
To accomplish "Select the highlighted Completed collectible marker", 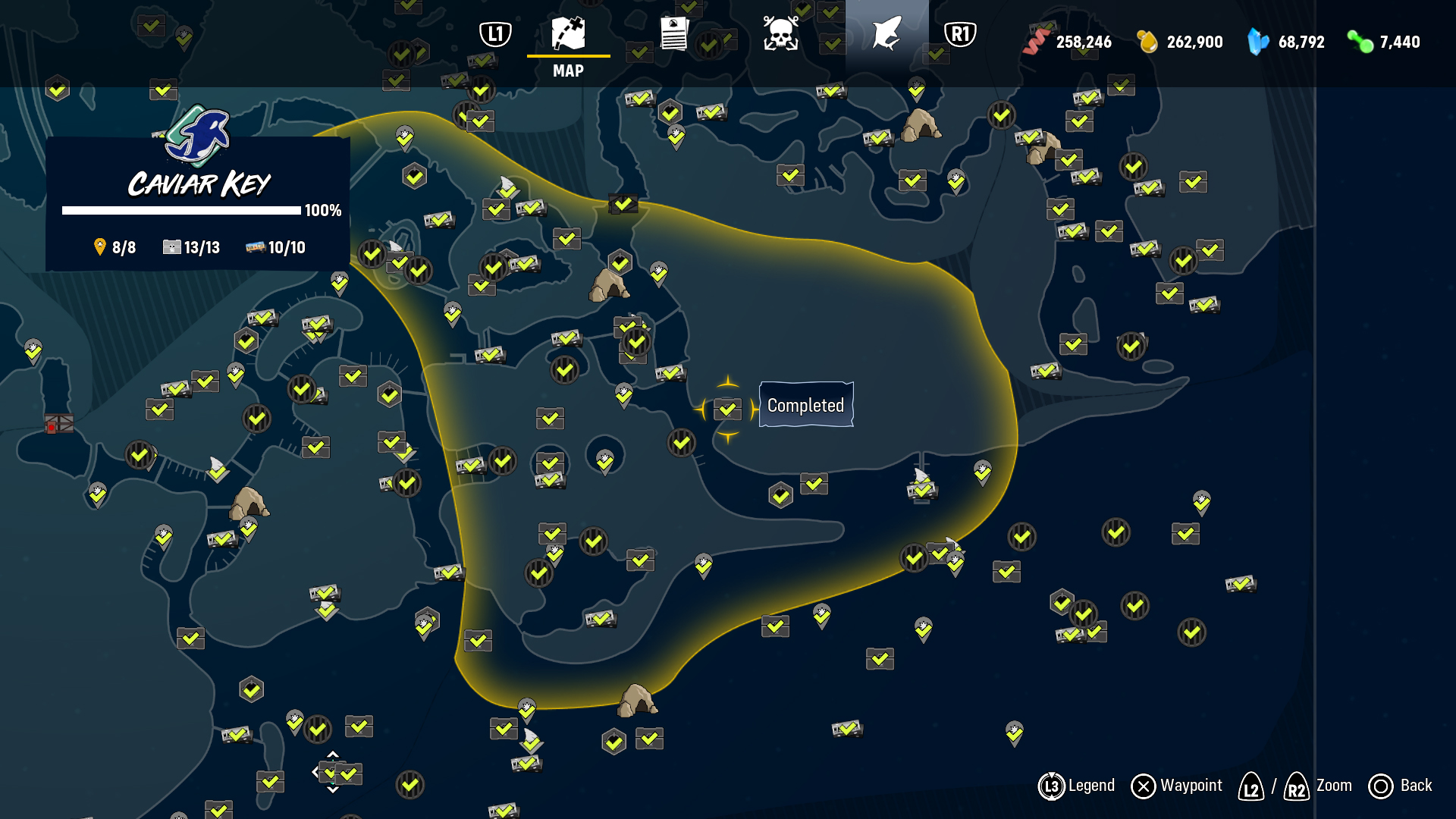I will (728, 409).
